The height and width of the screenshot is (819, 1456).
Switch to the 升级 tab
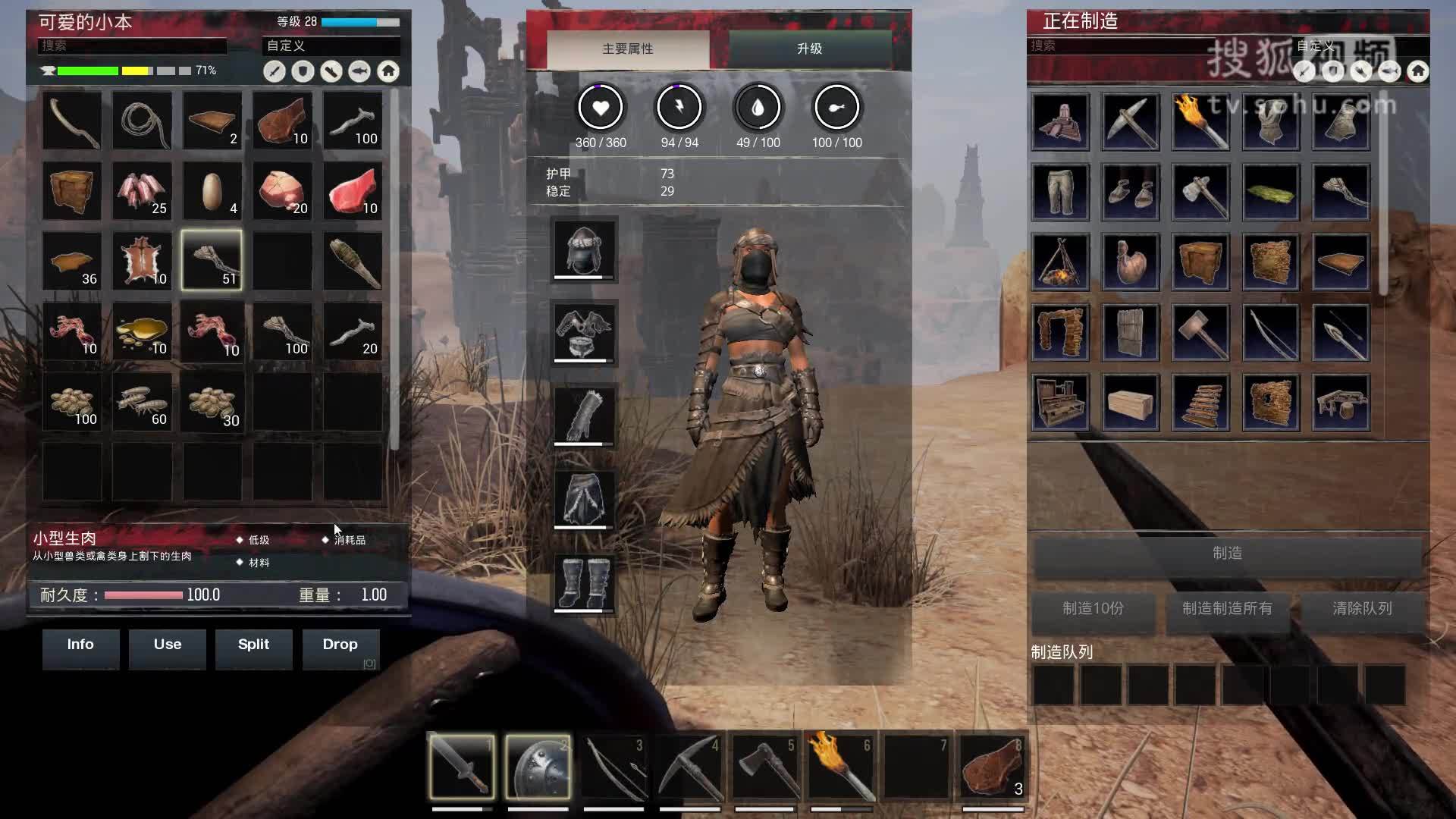coord(809,49)
